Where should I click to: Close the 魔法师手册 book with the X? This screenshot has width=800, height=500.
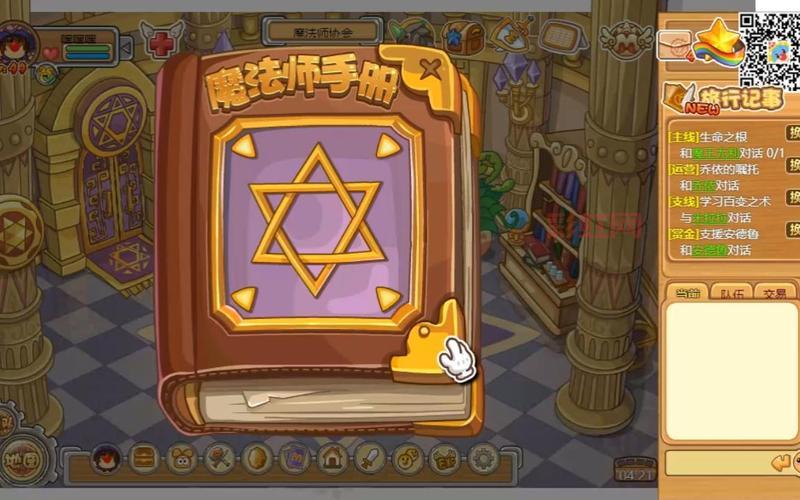click(x=430, y=69)
